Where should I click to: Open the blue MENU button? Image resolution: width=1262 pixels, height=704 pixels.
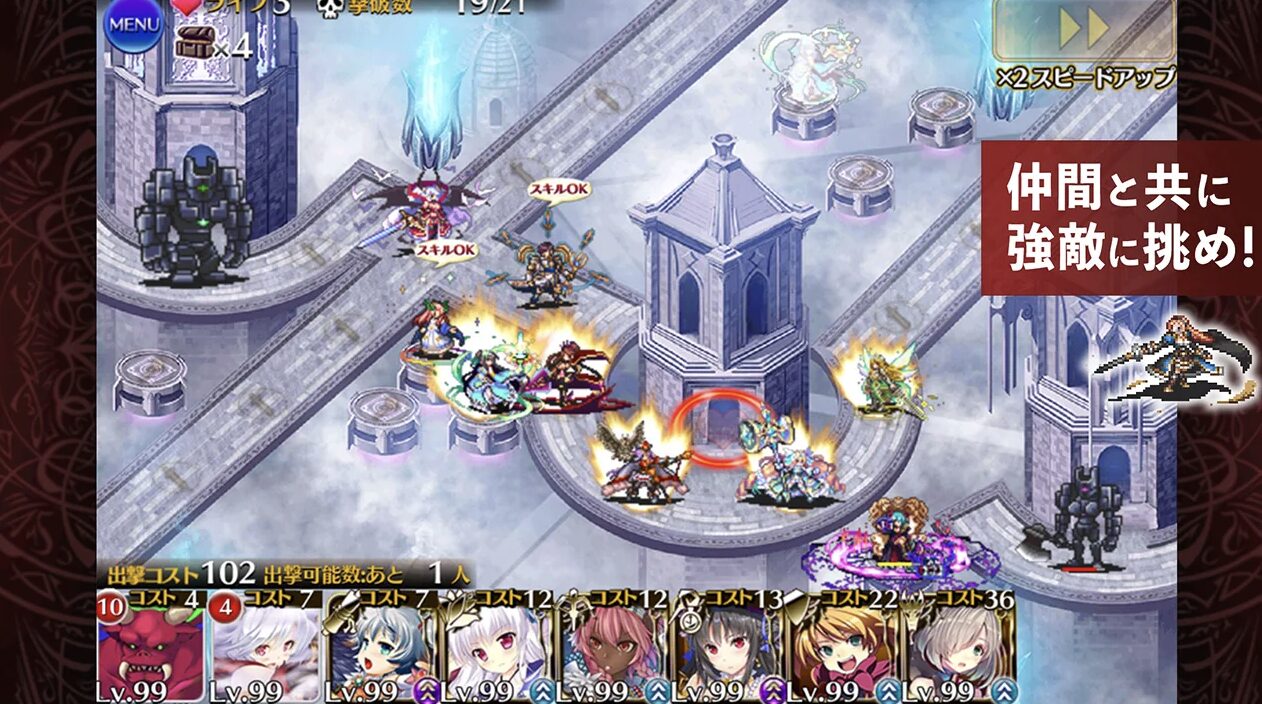tap(134, 25)
